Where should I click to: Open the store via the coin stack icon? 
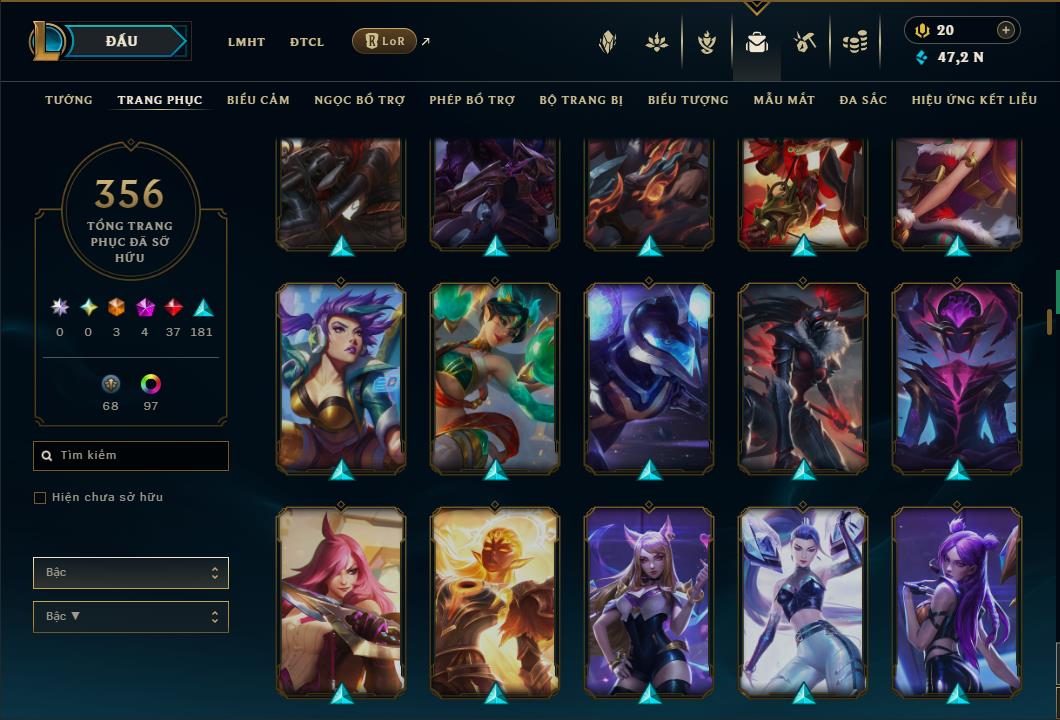pos(854,42)
